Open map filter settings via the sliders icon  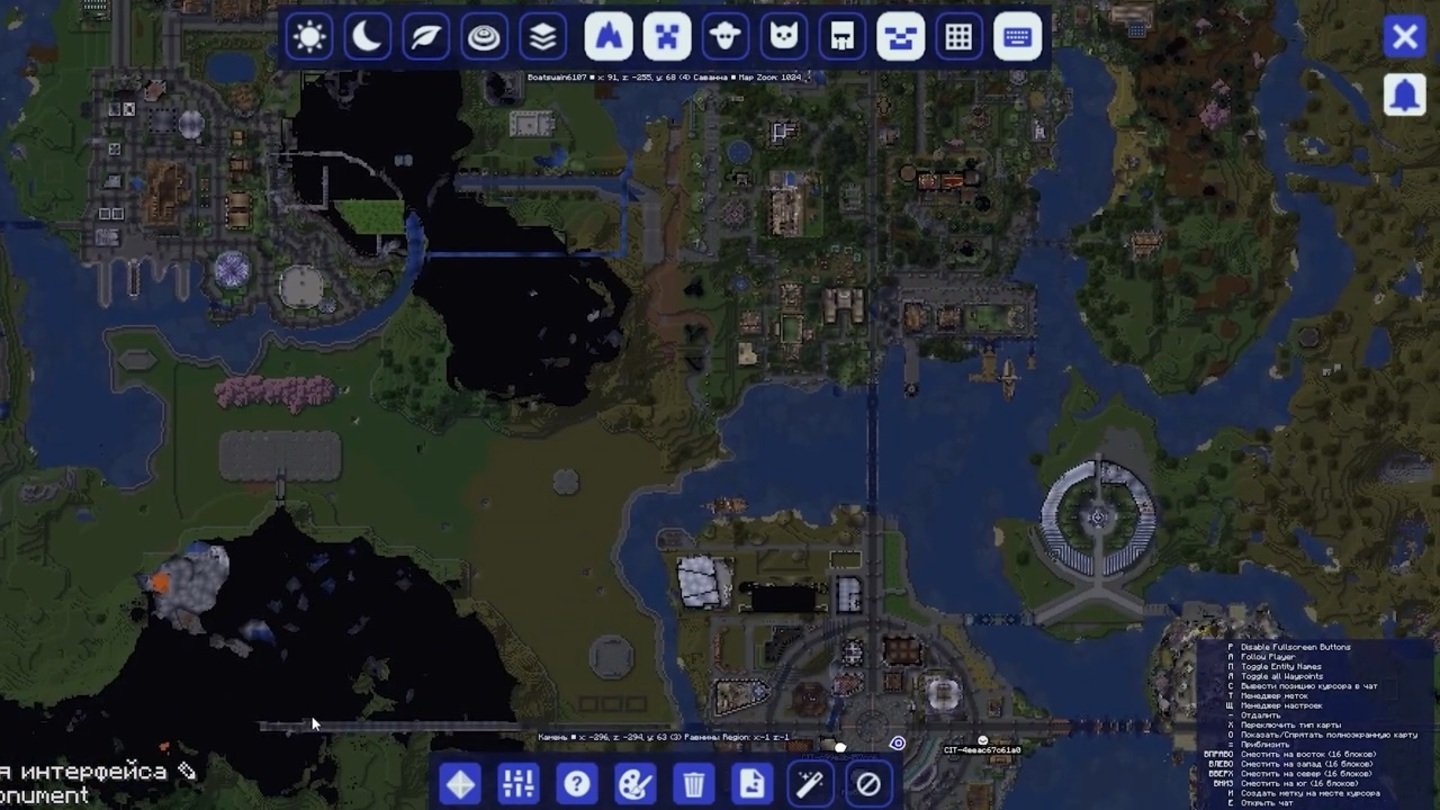point(518,785)
